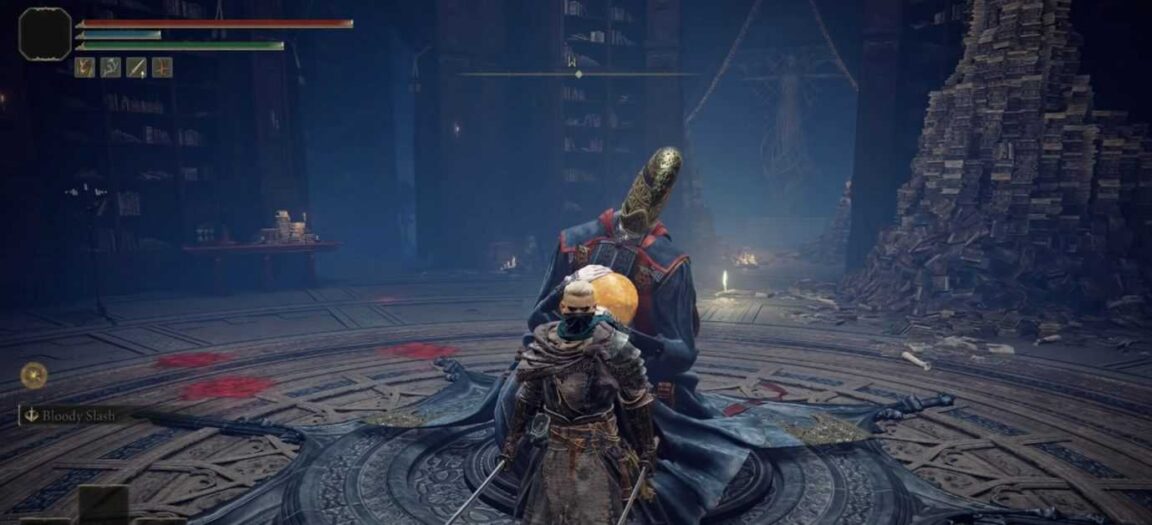Select the pale branching status buff icon

(110, 67)
